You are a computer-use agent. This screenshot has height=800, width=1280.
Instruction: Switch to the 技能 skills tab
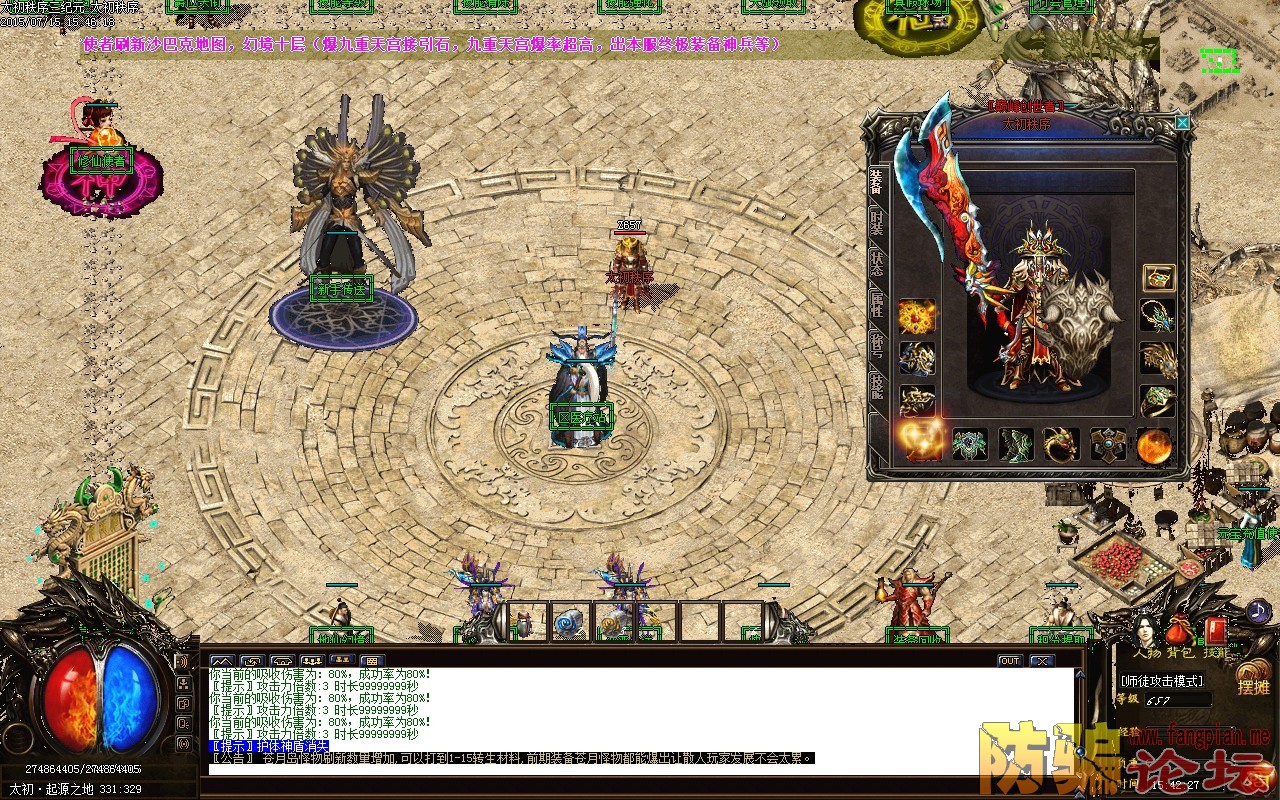[877, 386]
